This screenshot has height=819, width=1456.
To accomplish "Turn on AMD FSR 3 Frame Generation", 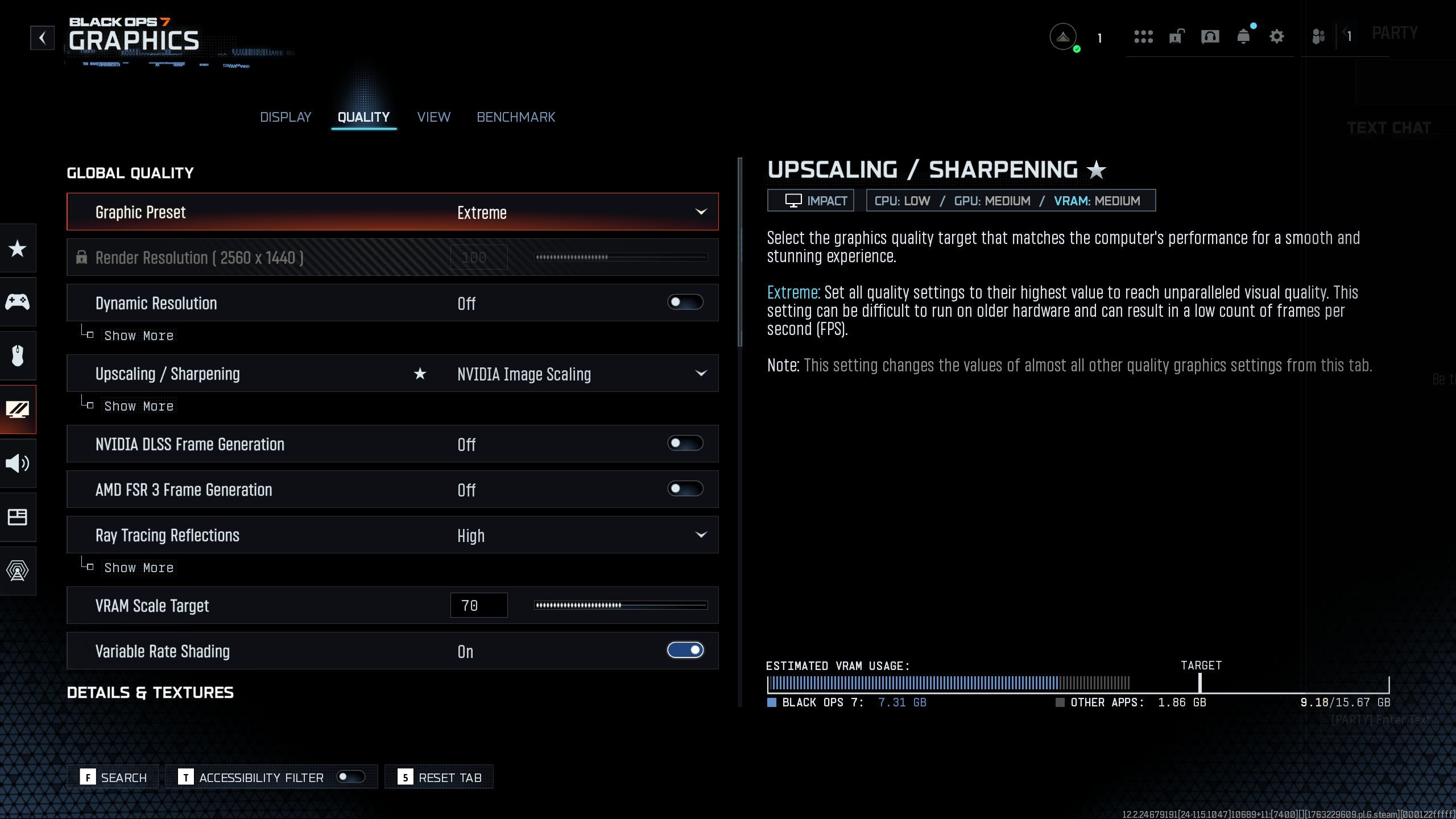I will point(685,489).
